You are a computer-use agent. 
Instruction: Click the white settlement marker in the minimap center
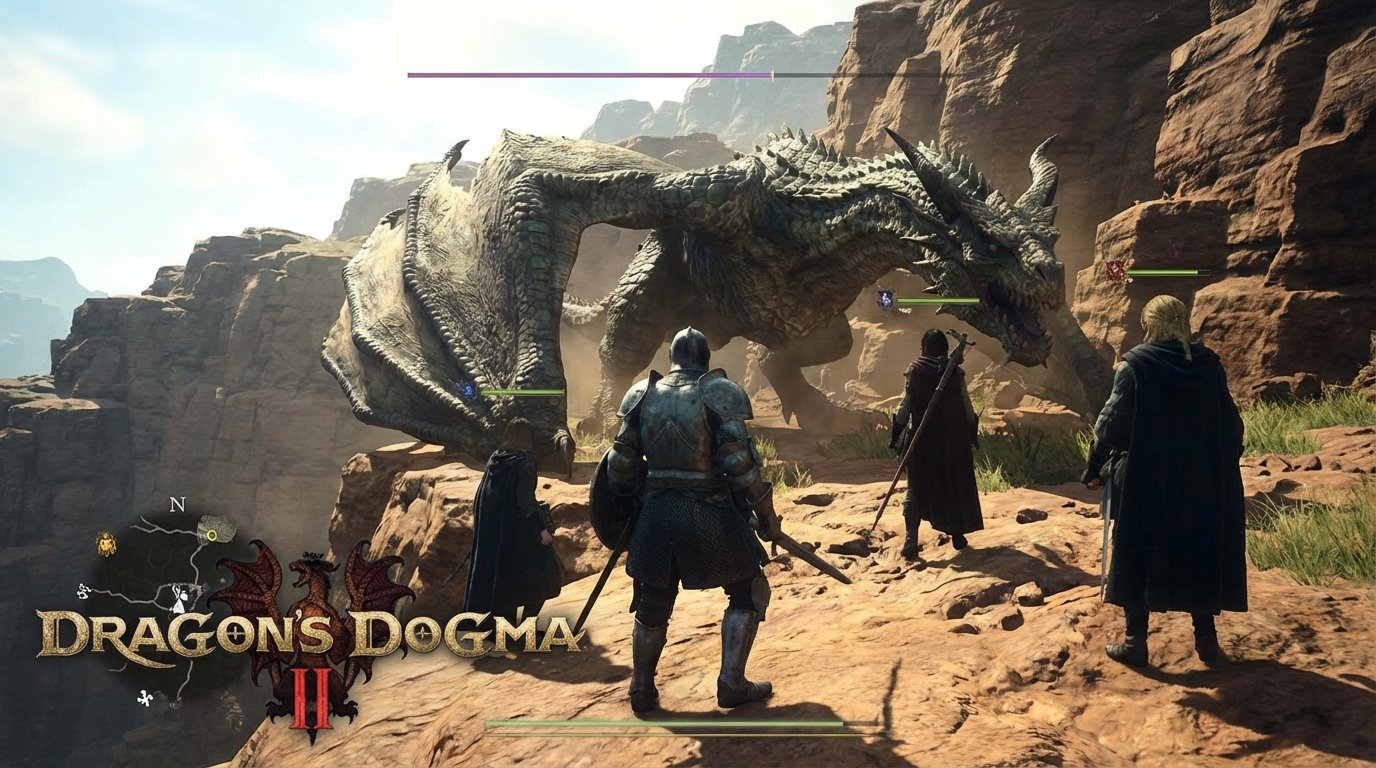pos(178,598)
